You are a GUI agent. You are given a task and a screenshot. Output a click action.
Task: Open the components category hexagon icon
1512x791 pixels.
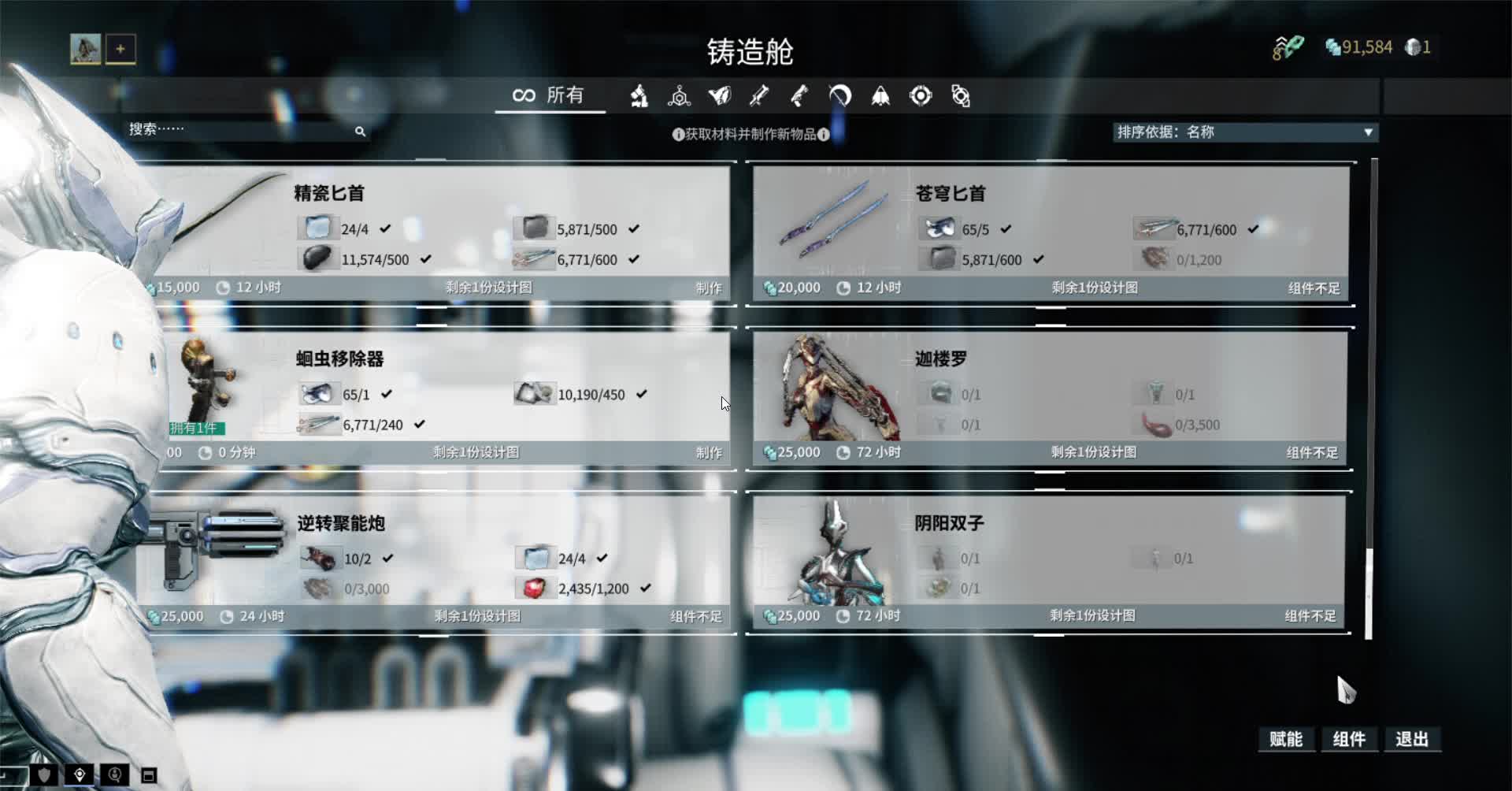[680, 95]
